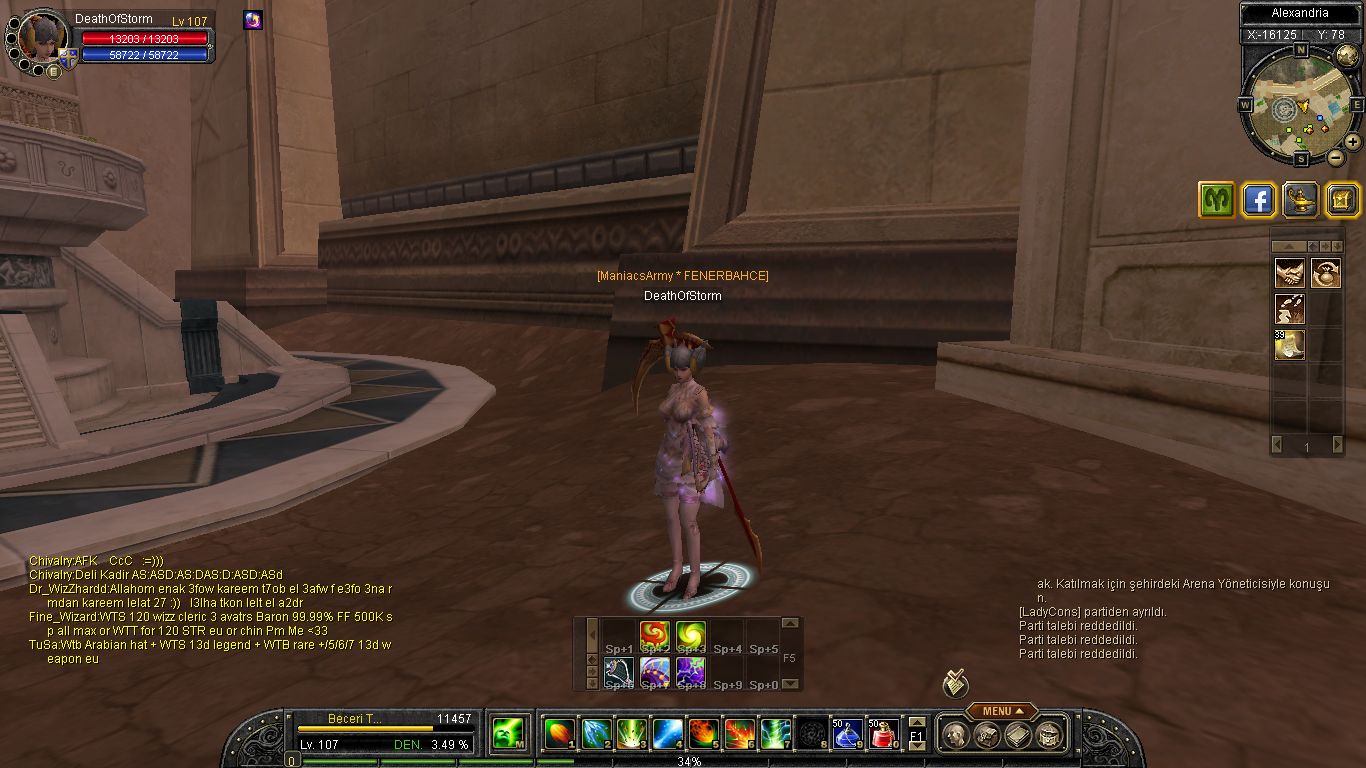Viewport: 1366px width, 768px height.
Task: Use the red health potion in slot 0
Action: 881,735
